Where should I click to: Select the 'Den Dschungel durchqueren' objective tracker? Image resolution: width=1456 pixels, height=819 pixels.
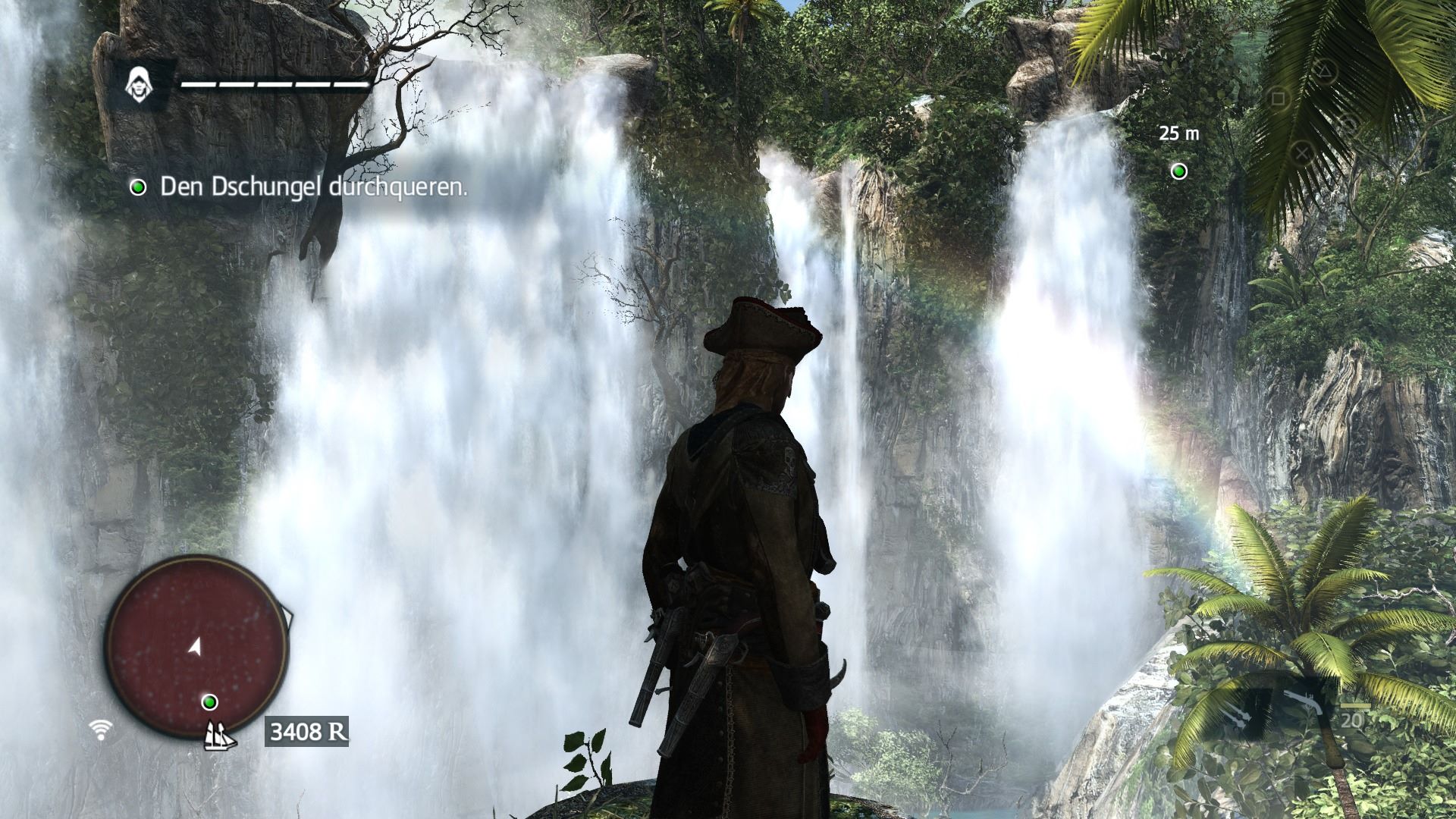pyautogui.click(x=299, y=187)
